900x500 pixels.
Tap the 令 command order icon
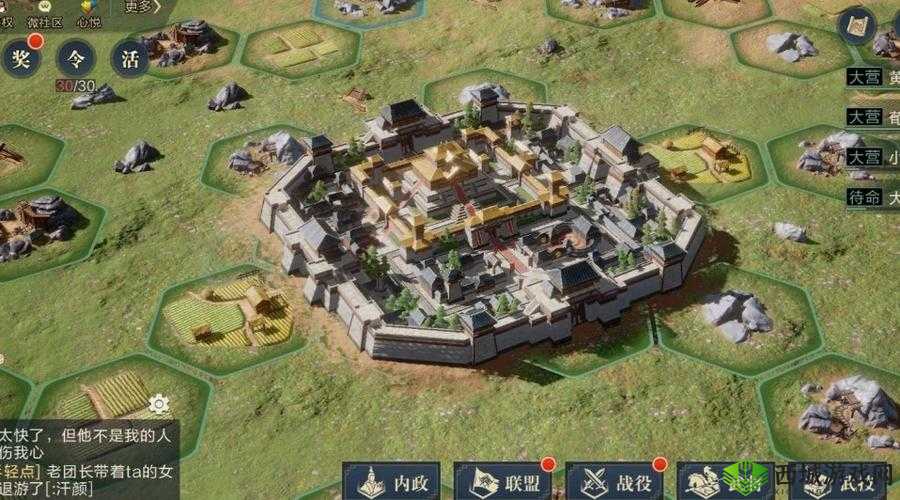click(76, 58)
